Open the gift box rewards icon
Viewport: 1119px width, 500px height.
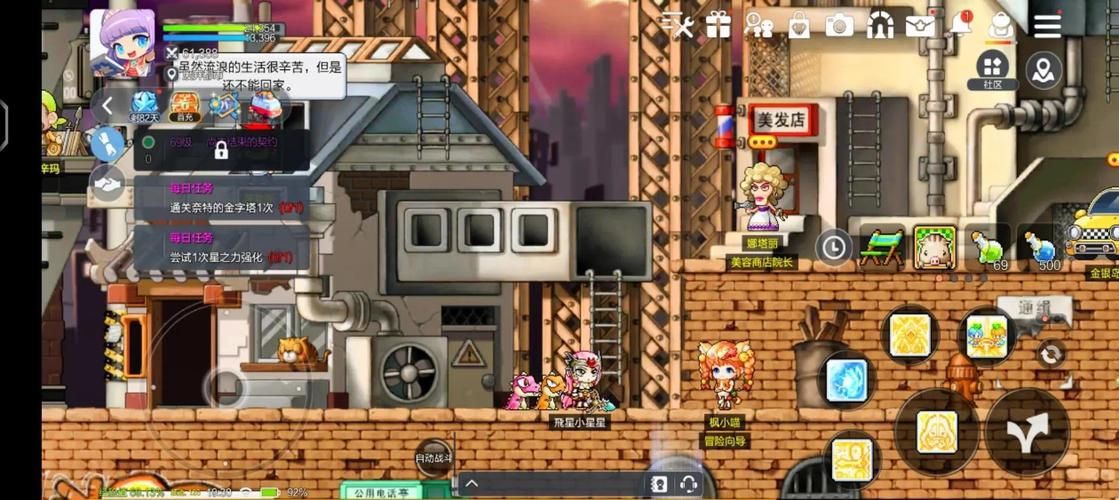pyautogui.click(x=718, y=26)
